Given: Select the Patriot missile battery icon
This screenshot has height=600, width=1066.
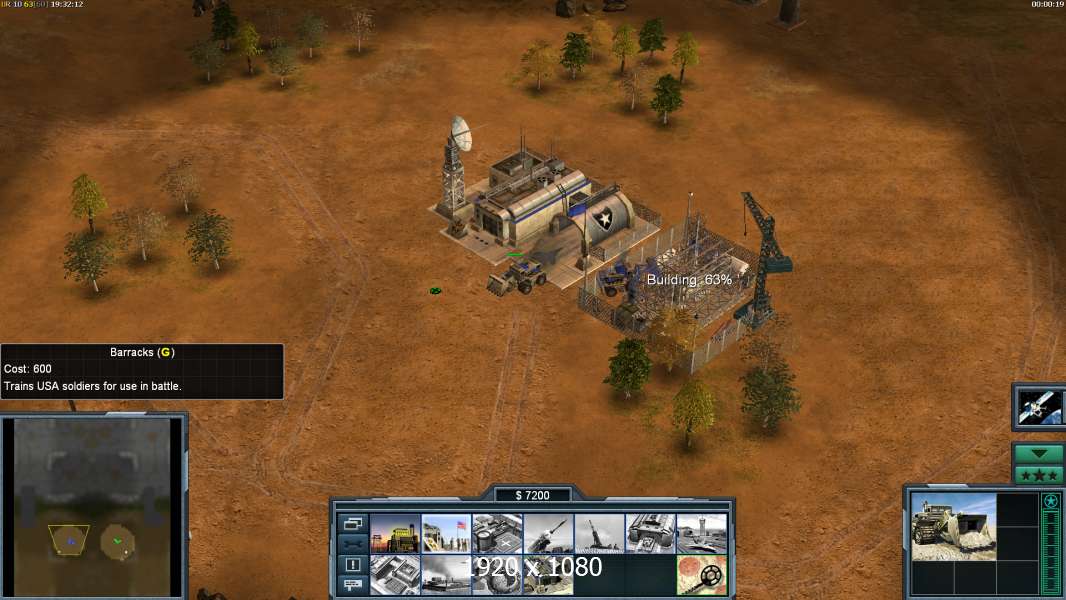Looking at the screenshot, I should point(548,534).
